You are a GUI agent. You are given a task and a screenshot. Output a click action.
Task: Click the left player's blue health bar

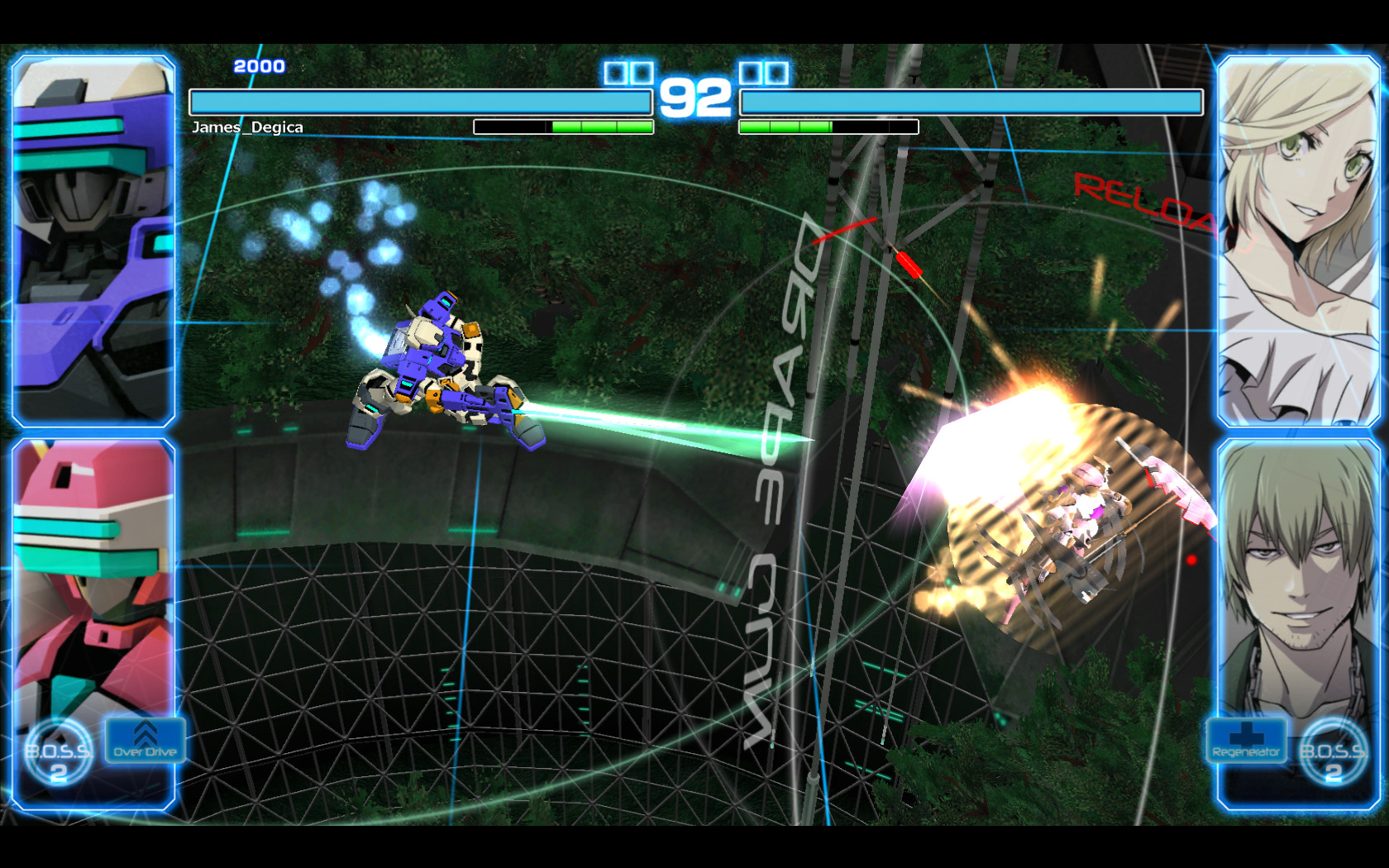coord(419,103)
